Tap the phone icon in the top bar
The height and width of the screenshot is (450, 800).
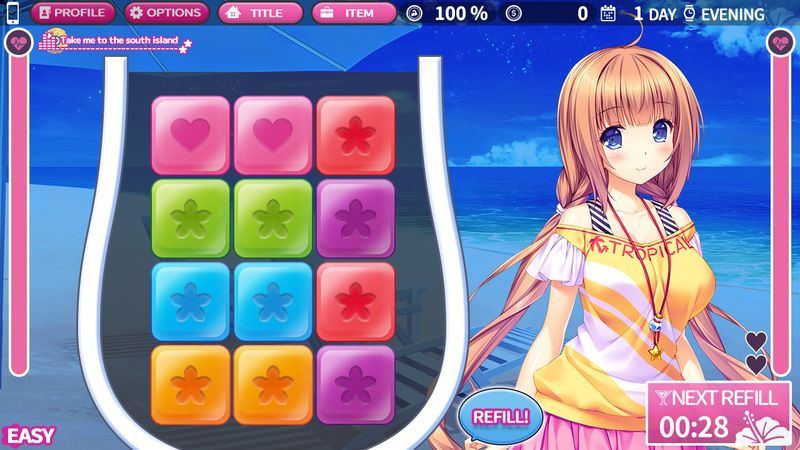point(12,14)
